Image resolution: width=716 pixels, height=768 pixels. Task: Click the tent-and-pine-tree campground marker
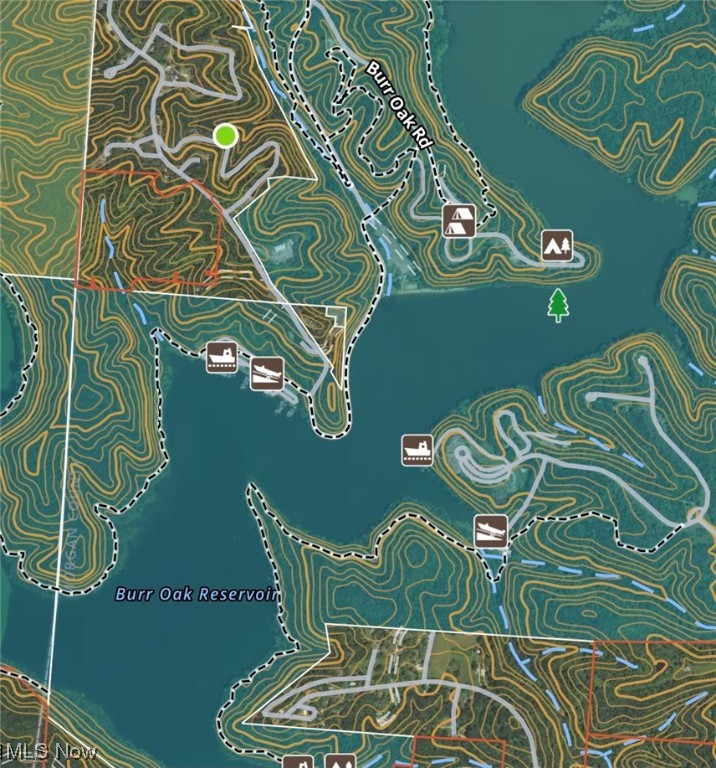(557, 245)
